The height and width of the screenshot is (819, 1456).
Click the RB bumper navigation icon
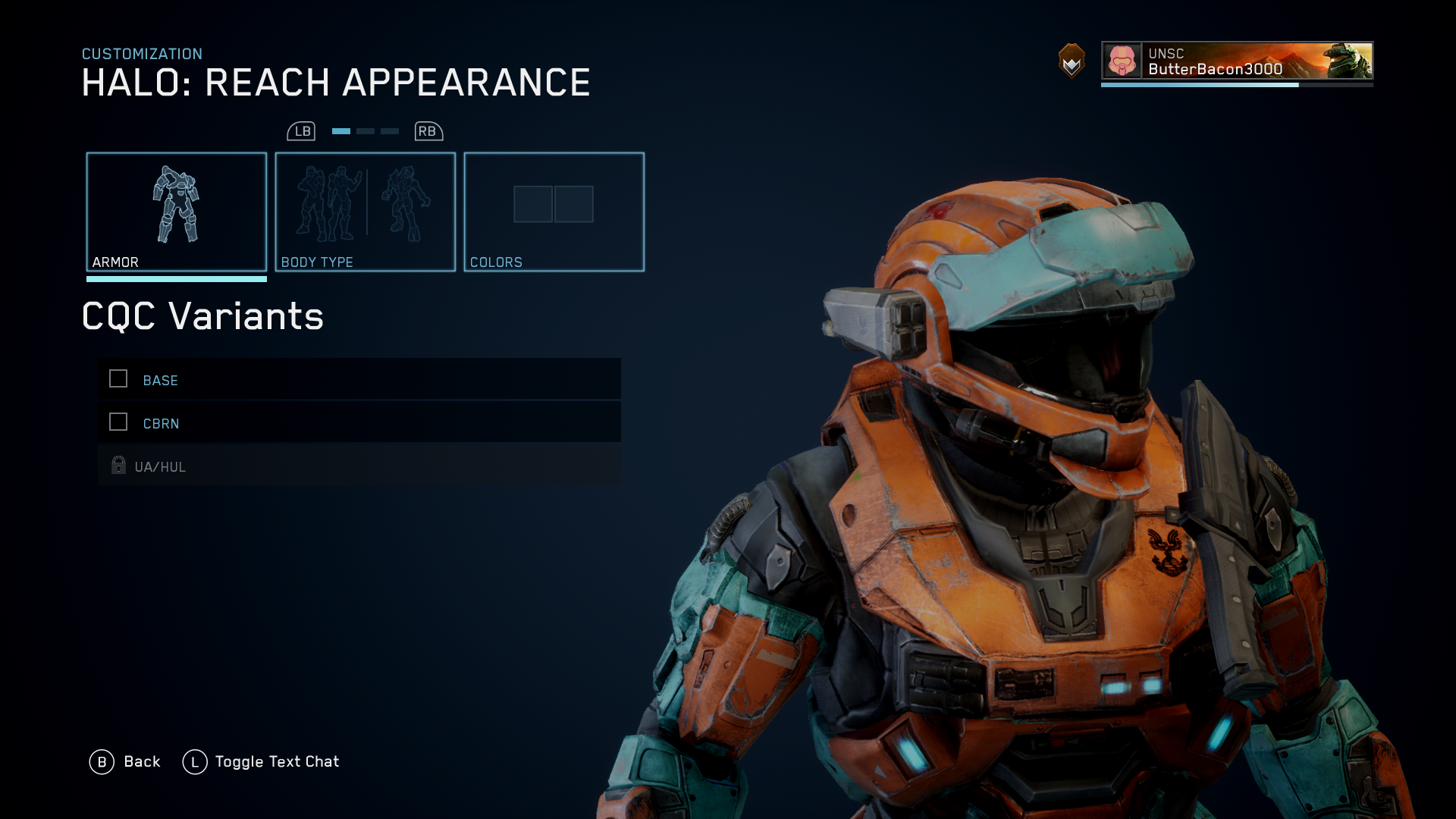tap(427, 130)
